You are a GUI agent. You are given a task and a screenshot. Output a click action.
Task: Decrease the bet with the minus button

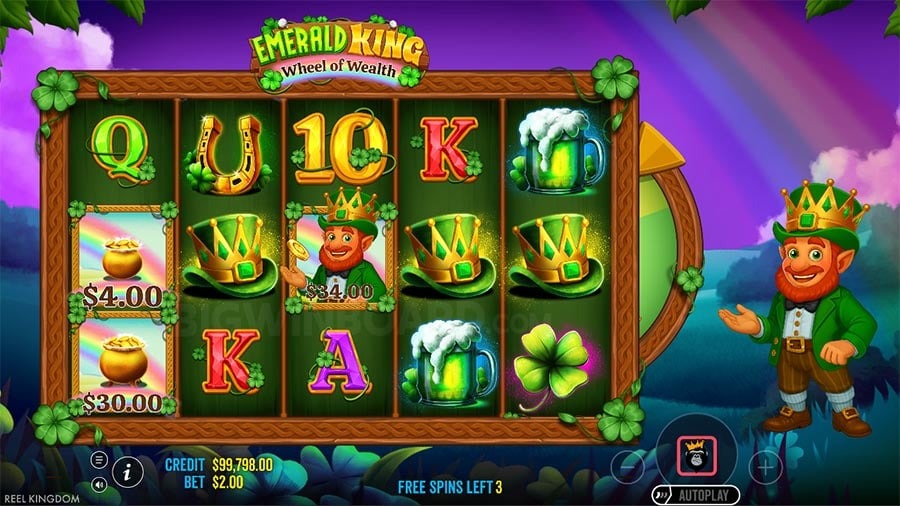[628, 466]
